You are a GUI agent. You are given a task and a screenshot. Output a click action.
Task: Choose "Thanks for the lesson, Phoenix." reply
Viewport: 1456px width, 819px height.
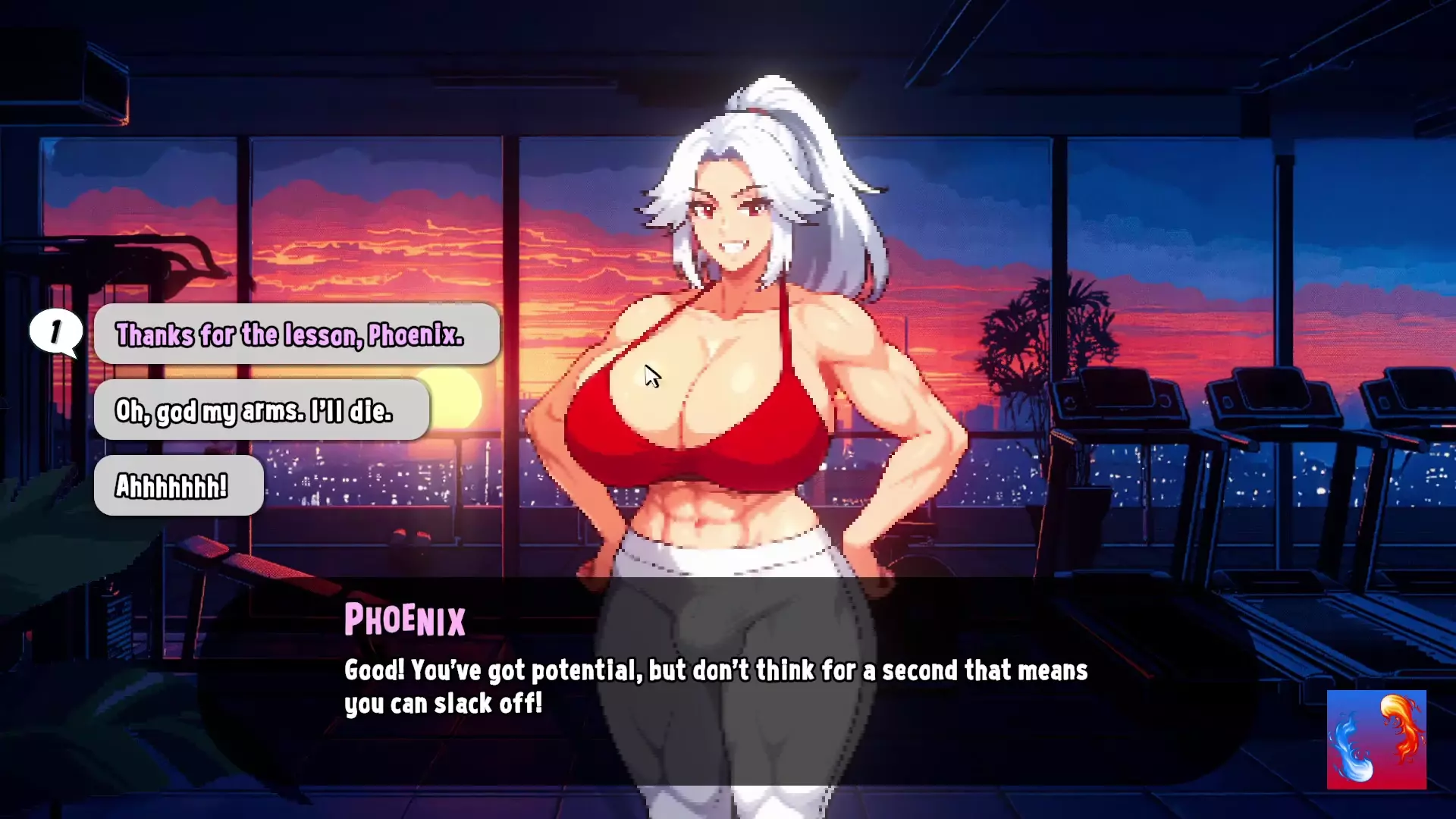coord(296,334)
